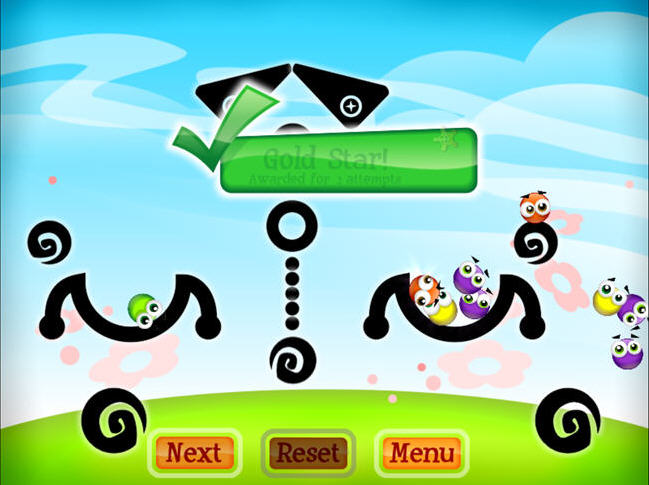Open the Menu

coord(422,452)
